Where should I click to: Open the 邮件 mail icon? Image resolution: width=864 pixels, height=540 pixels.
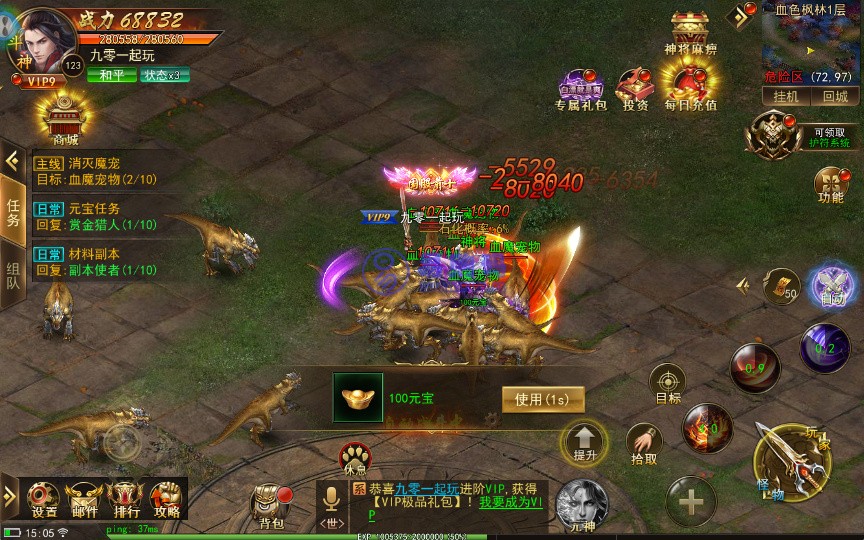[83, 497]
